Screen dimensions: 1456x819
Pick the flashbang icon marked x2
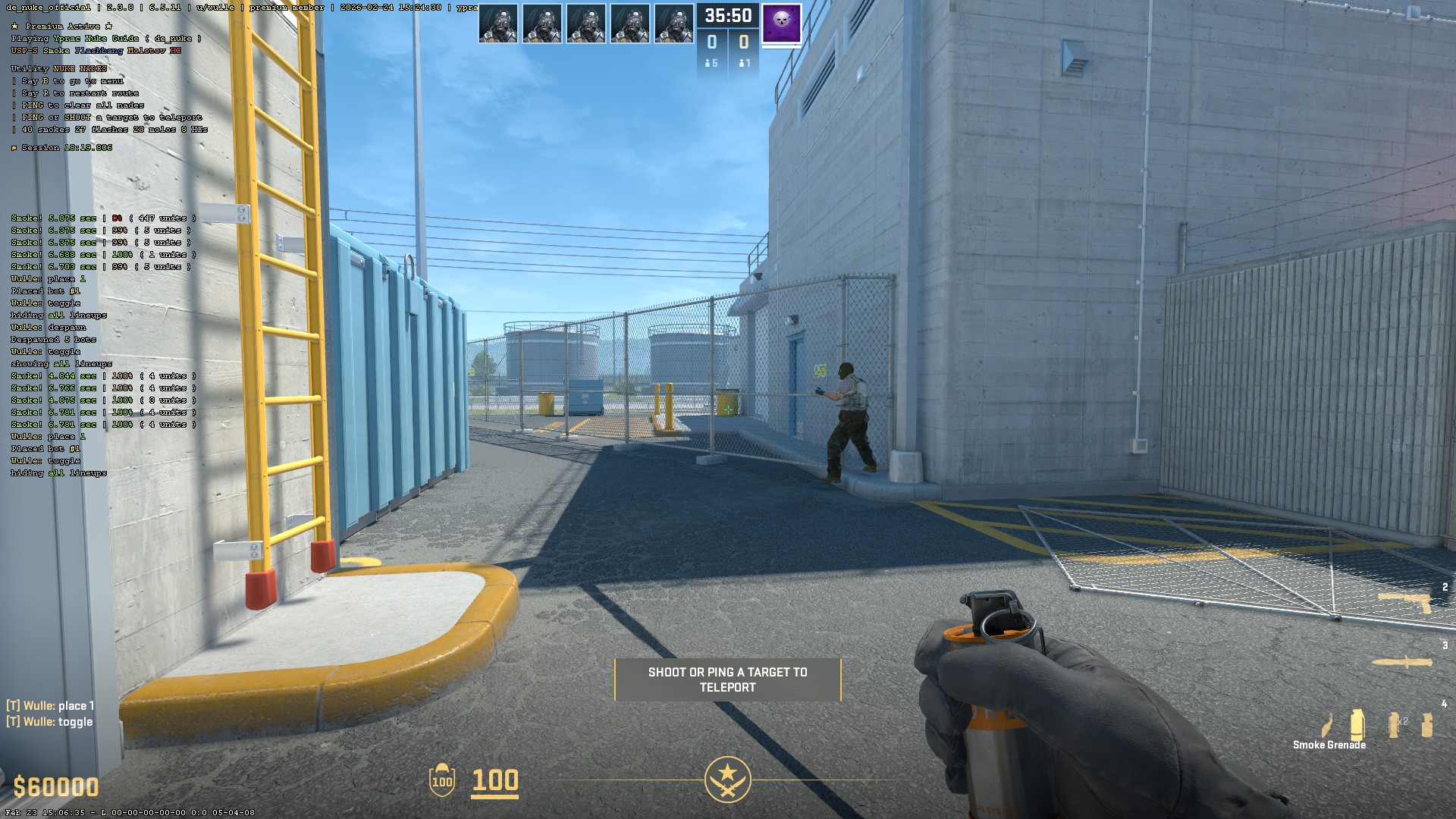pyautogui.click(x=1394, y=724)
